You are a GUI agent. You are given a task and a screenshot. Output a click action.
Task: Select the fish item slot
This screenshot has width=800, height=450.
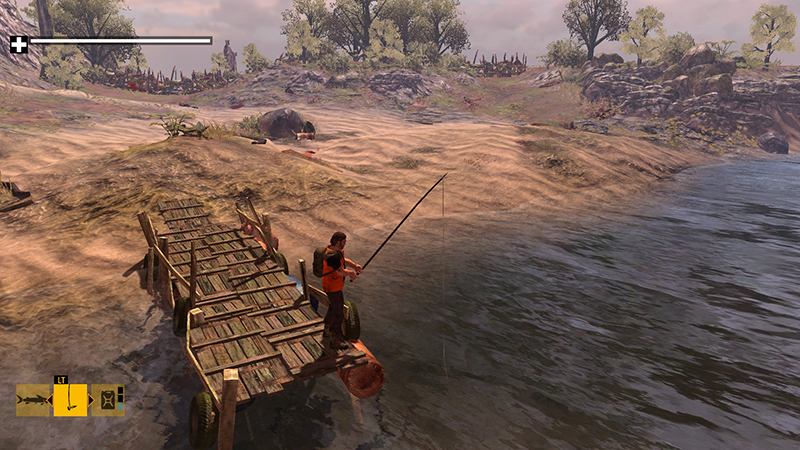[x=33, y=401]
